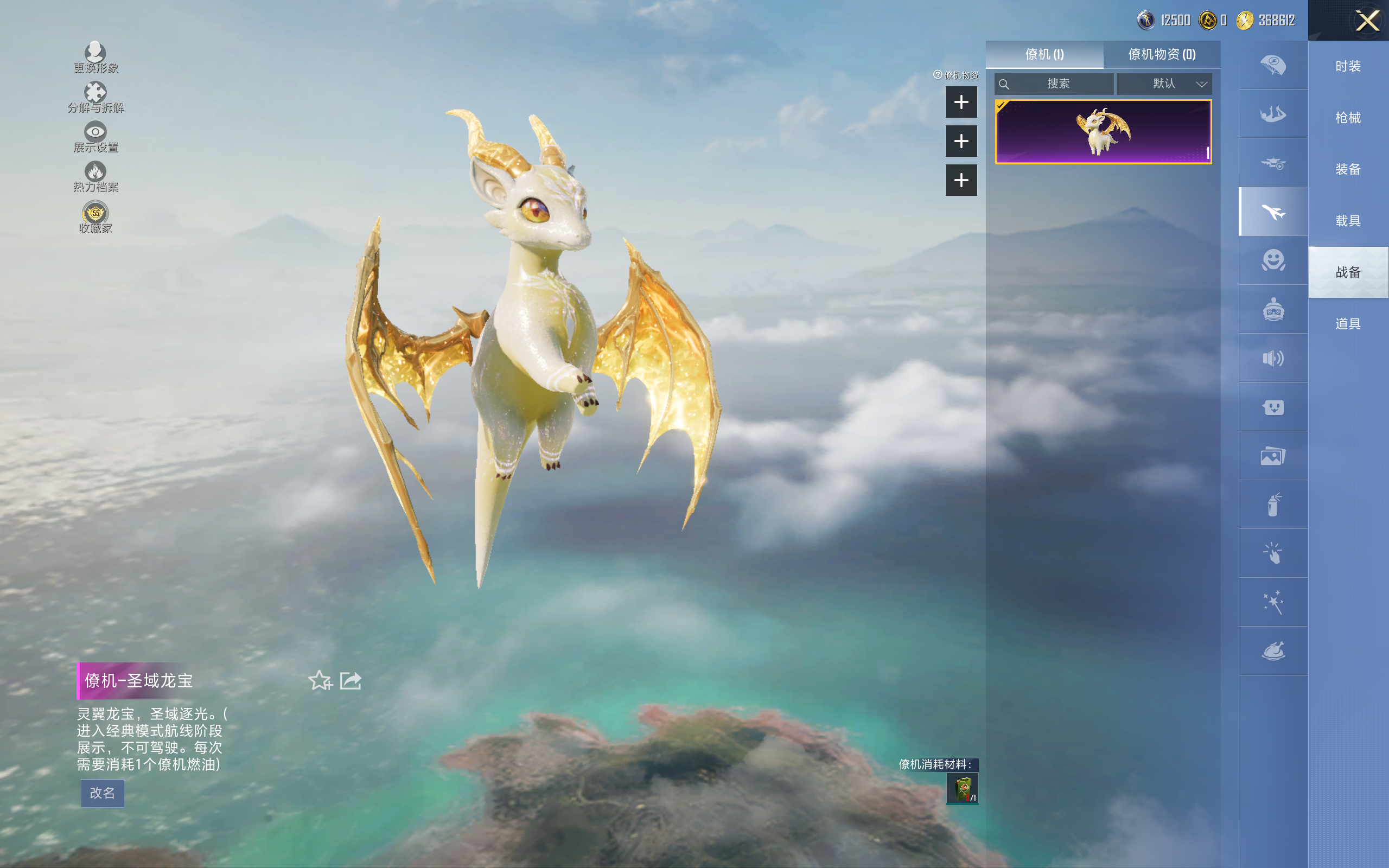
Task: Open the 道具 items category
Action: pyautogui.click(x=1348, y=324)
